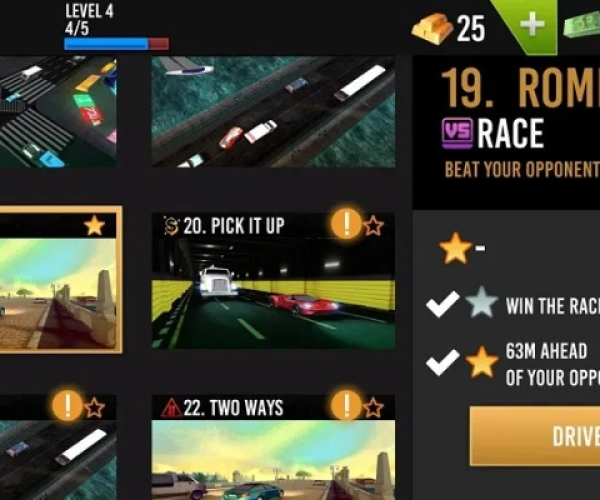Image resolution: width=600 pixels, height=500 pixels.
Task: Tap the green plus to buy gold
Action: coord(532,25)
